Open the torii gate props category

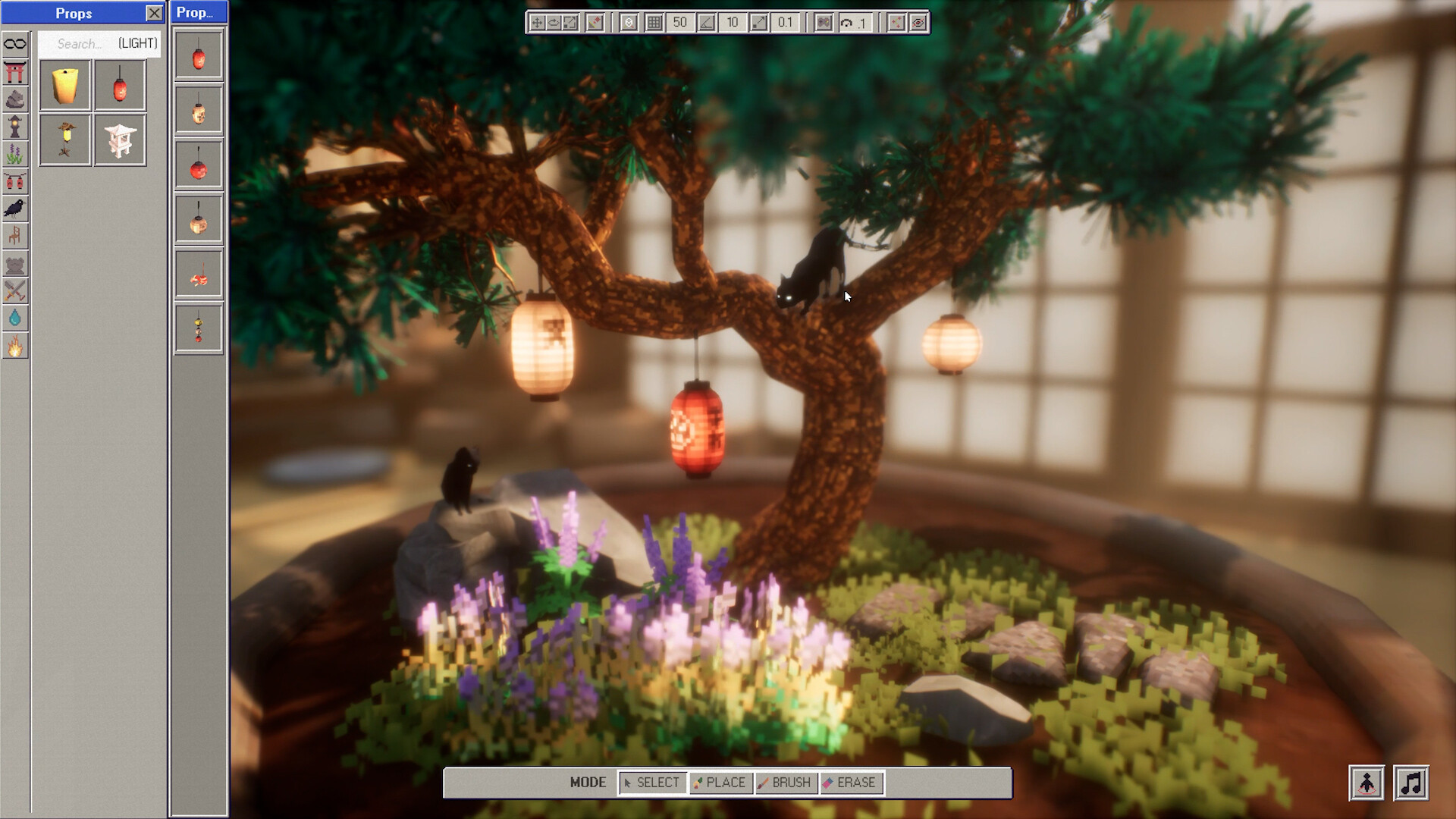(15, 71)
